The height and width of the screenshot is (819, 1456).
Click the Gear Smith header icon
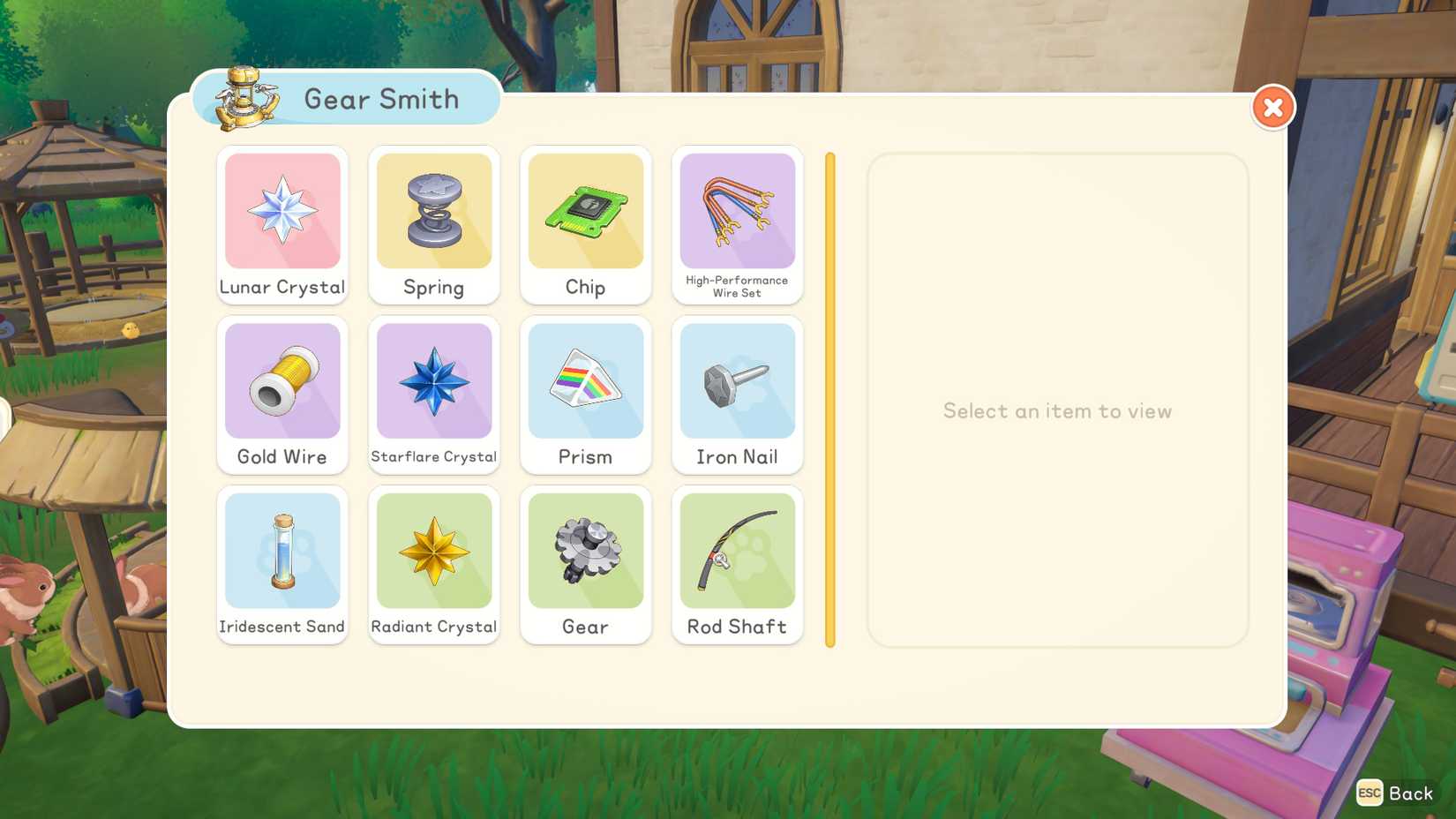coord(242,97)
